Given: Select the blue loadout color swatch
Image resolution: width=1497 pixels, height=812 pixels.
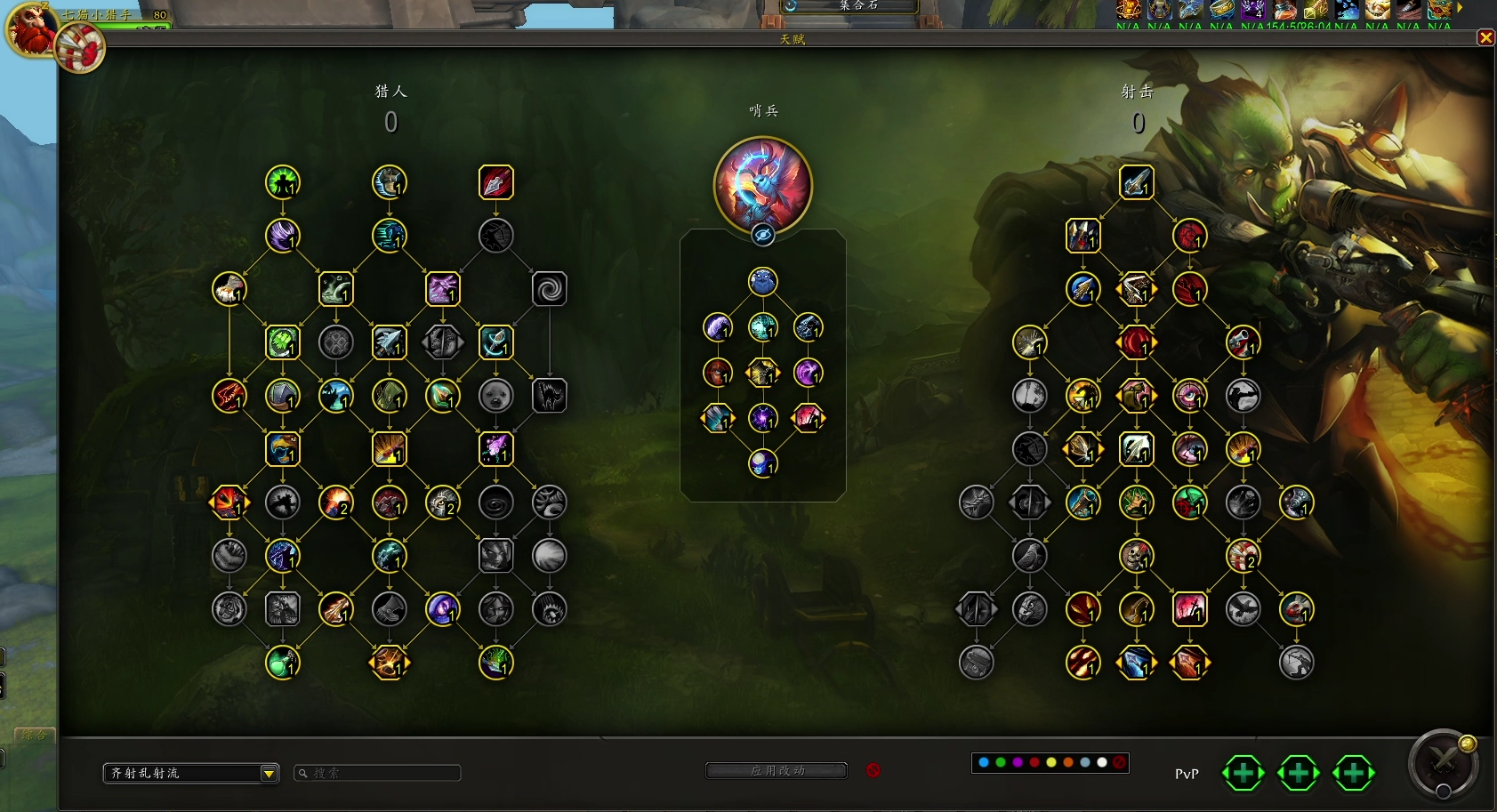Looking at the screenshot, I should (x=984, y=762).
